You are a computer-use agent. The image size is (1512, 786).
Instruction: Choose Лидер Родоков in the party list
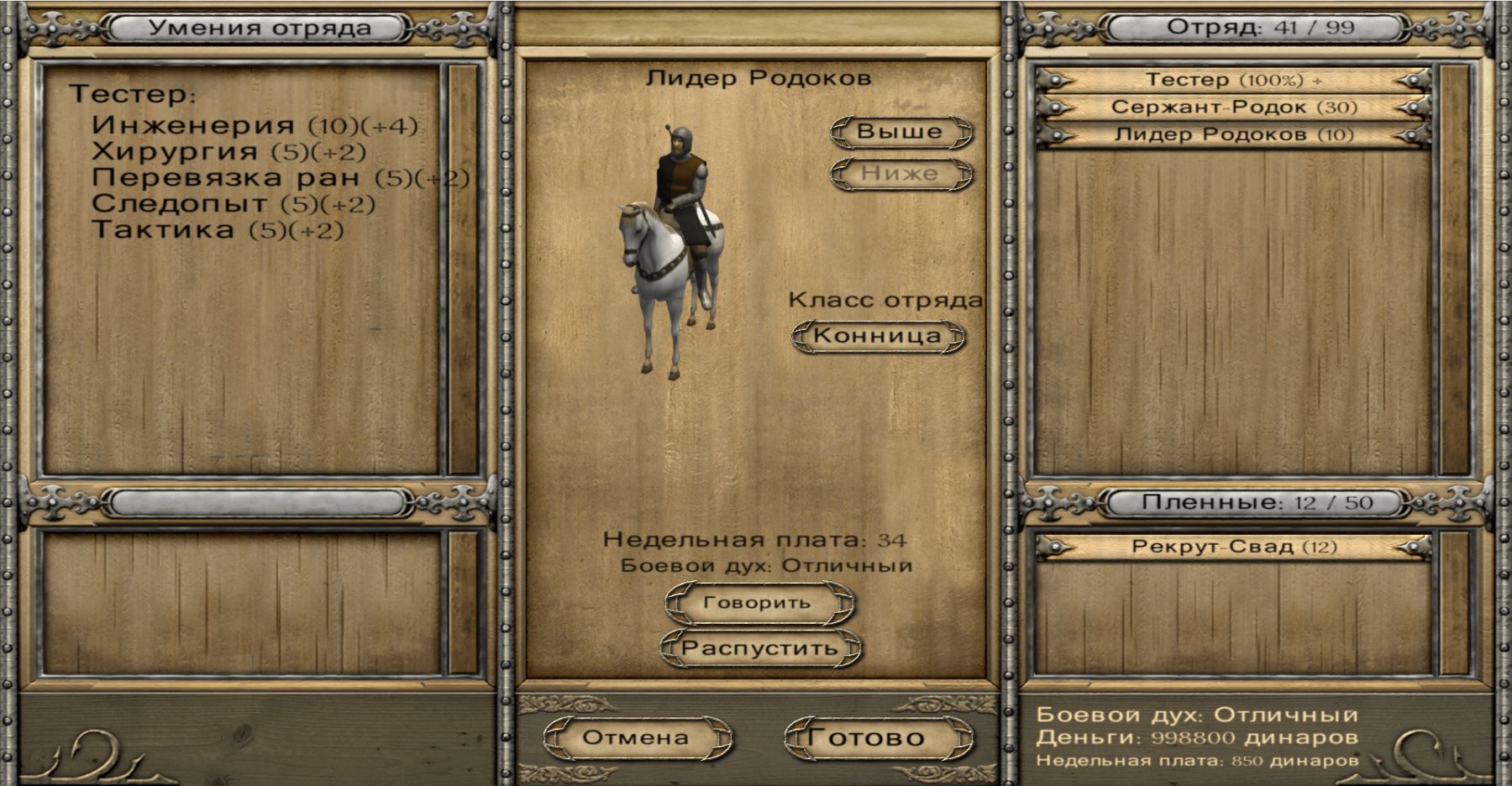1232,134
